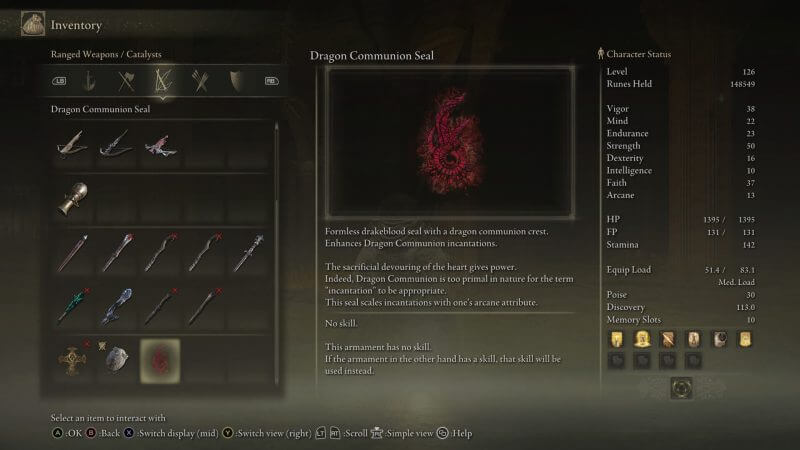Screen dimensions: 800x450
Task: Select the grey shield-shaped seal slot
Action: [x=117, y=359]
